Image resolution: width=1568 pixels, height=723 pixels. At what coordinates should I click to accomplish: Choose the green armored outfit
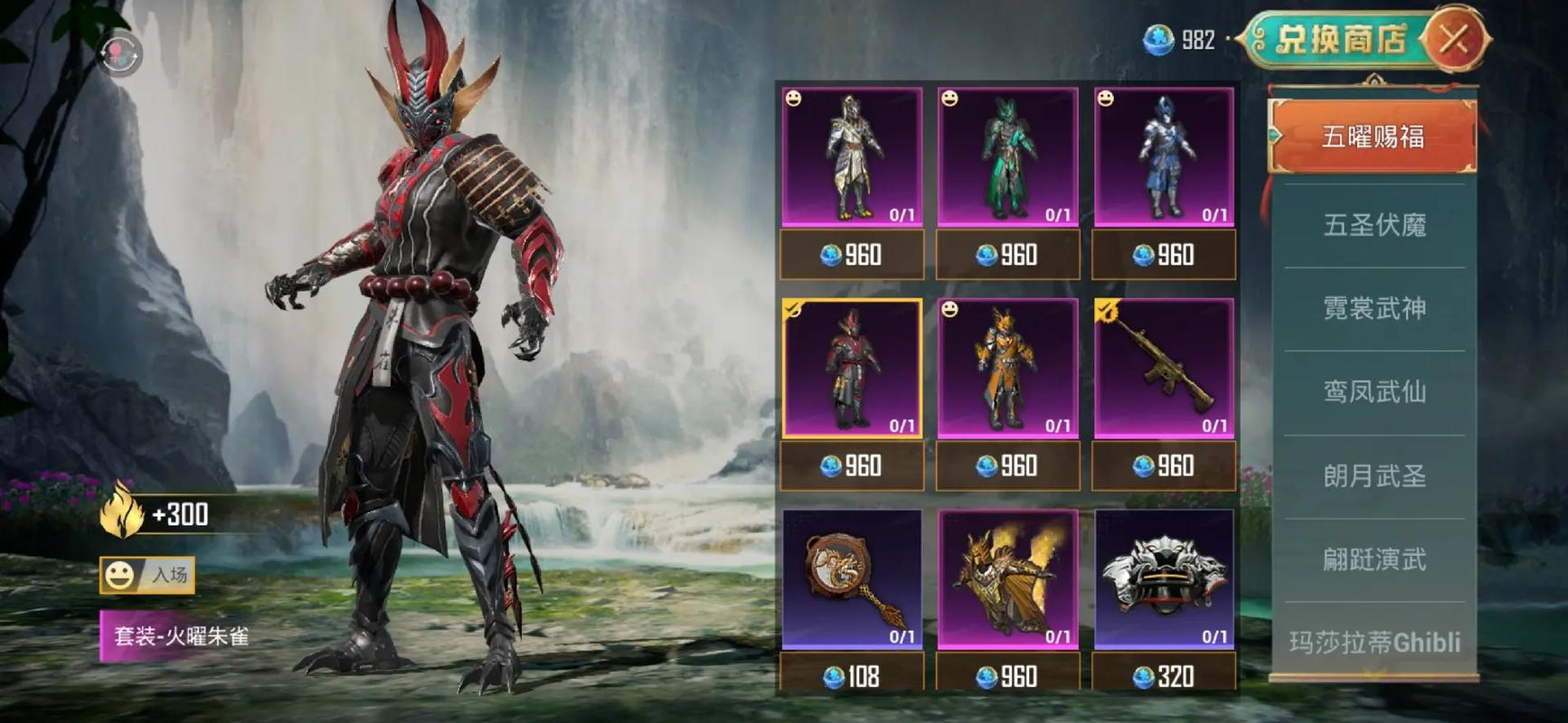1007,156
